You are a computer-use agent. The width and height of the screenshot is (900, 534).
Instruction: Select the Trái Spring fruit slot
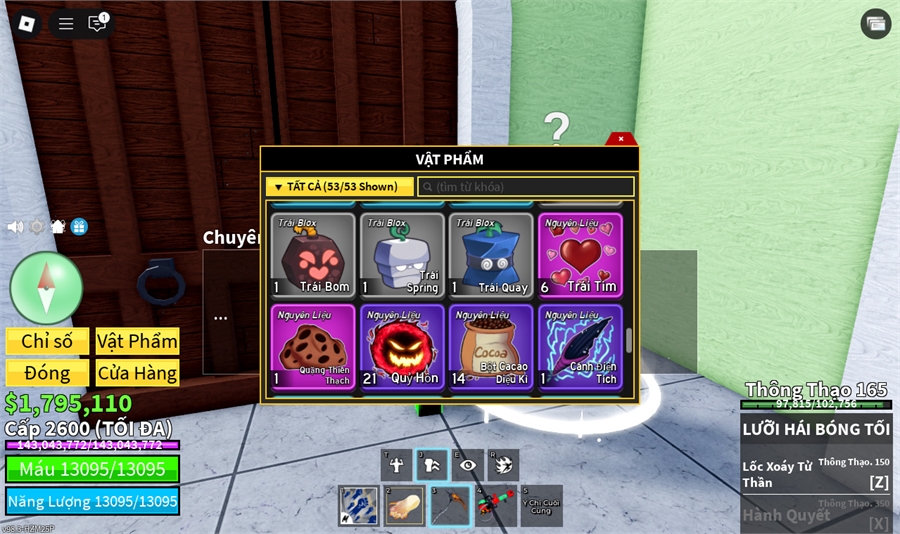pos(402,255)
